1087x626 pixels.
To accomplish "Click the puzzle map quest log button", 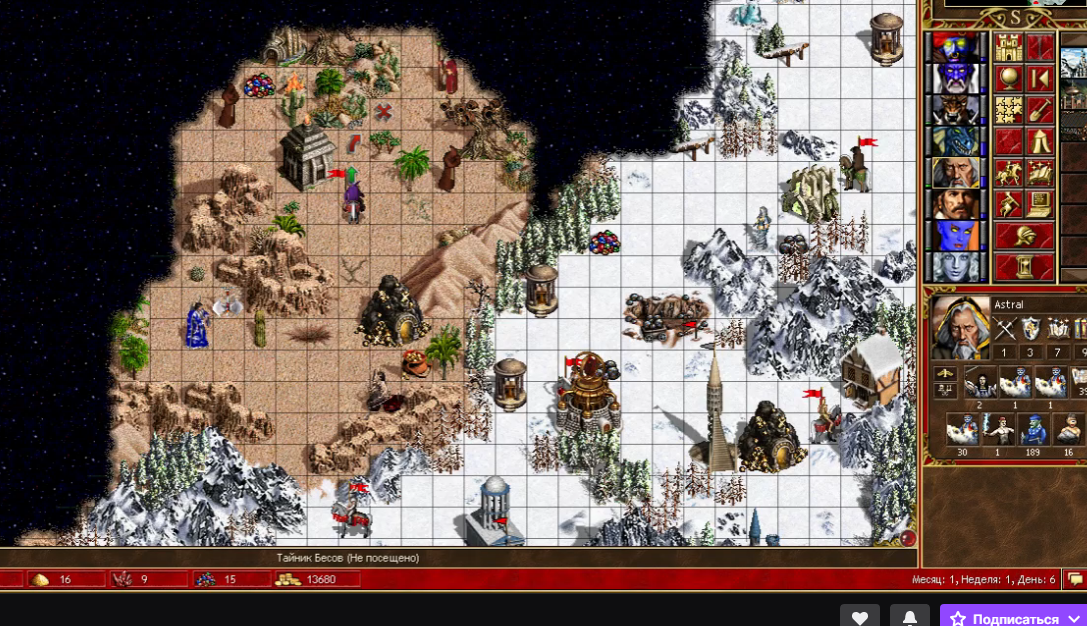I will point(1009,110).
